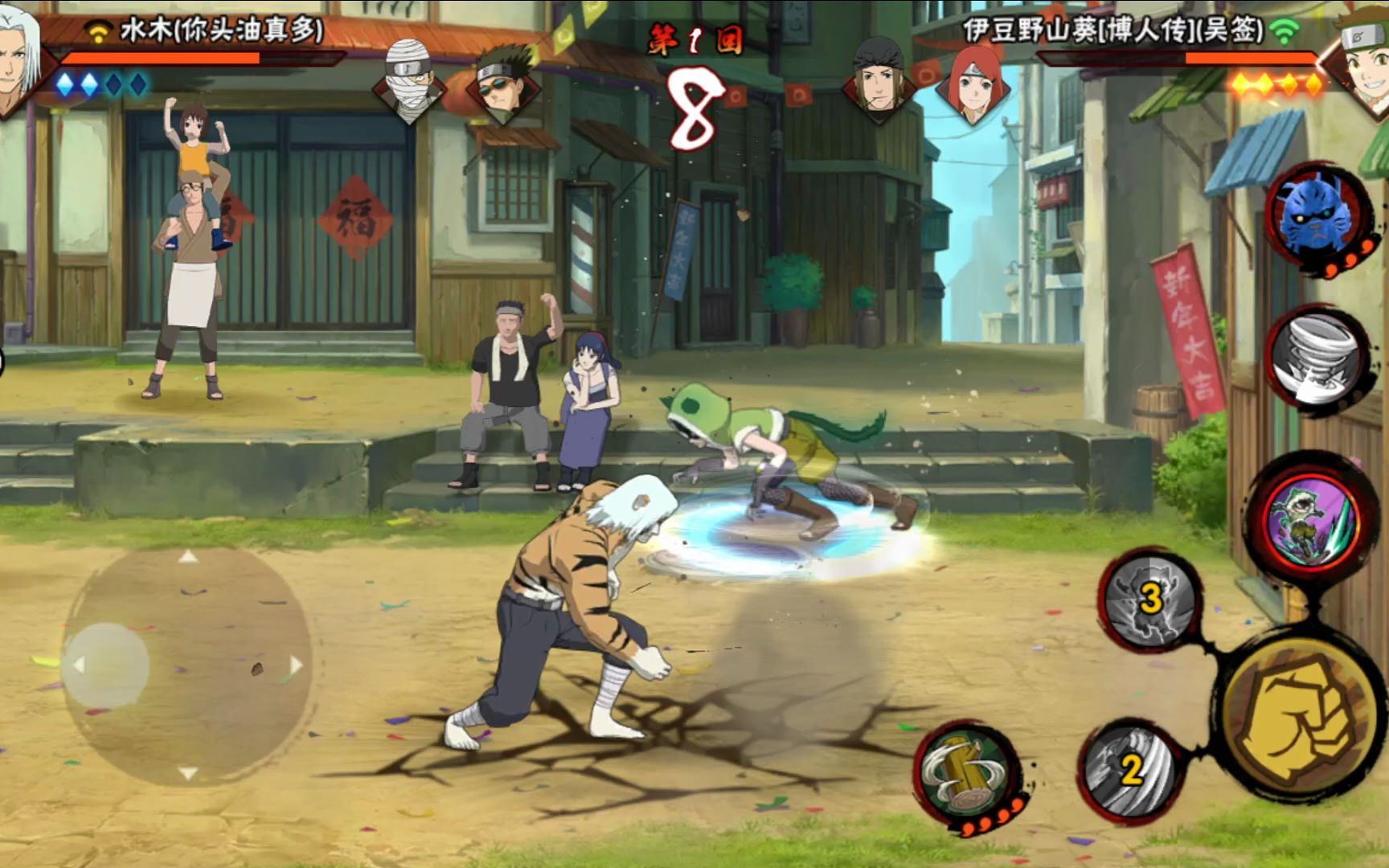Click the virtual joystick pad
This screenshot has width=1389, height=868.
(x=187, y=665)
